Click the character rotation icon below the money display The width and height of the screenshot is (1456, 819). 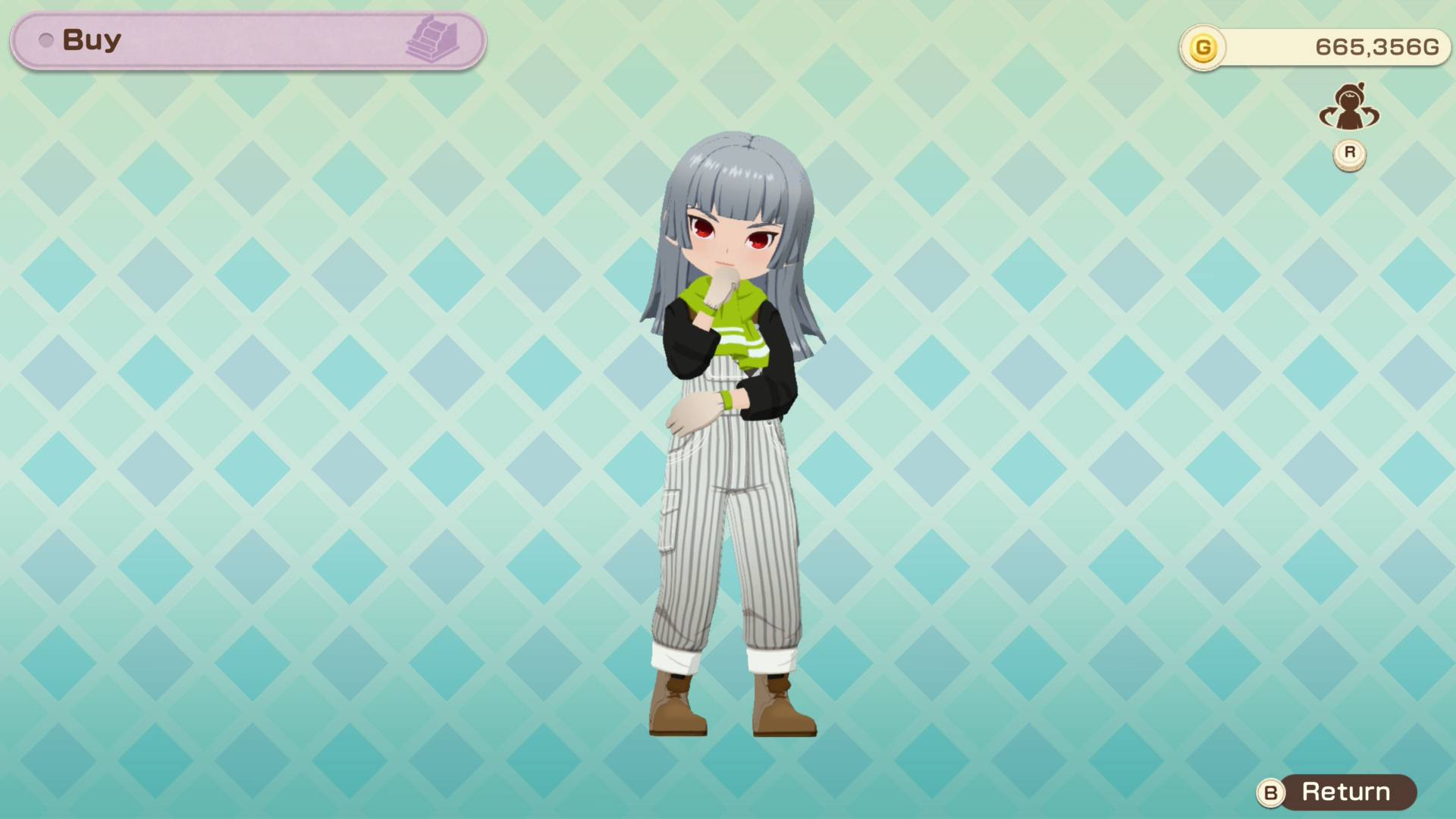tap(1350, 110)
